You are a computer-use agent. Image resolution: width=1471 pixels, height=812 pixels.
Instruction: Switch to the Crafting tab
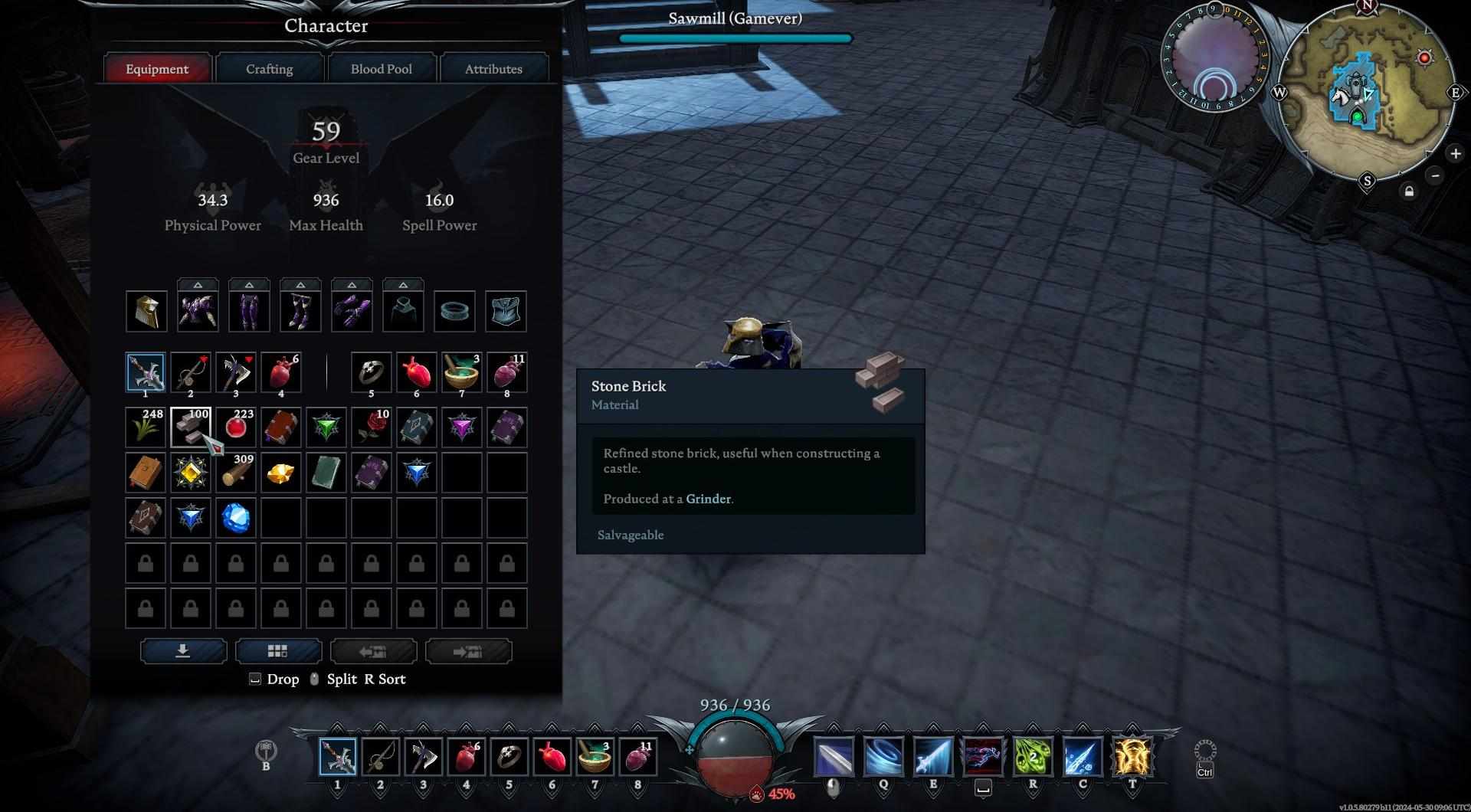click(x=269, y=69)
